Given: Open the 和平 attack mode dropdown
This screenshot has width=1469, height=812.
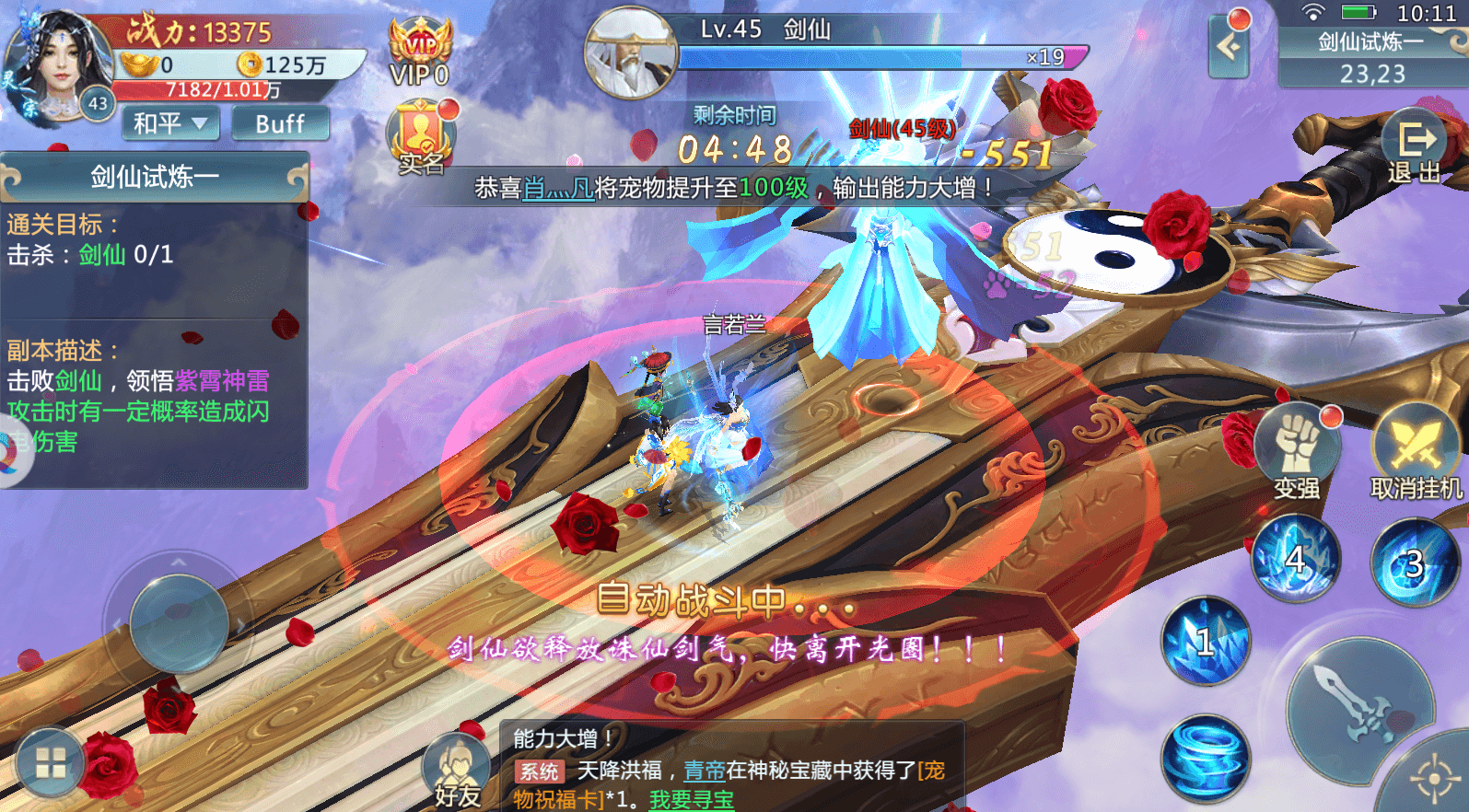Looking at the screenshot, I should tap(169, 122).
